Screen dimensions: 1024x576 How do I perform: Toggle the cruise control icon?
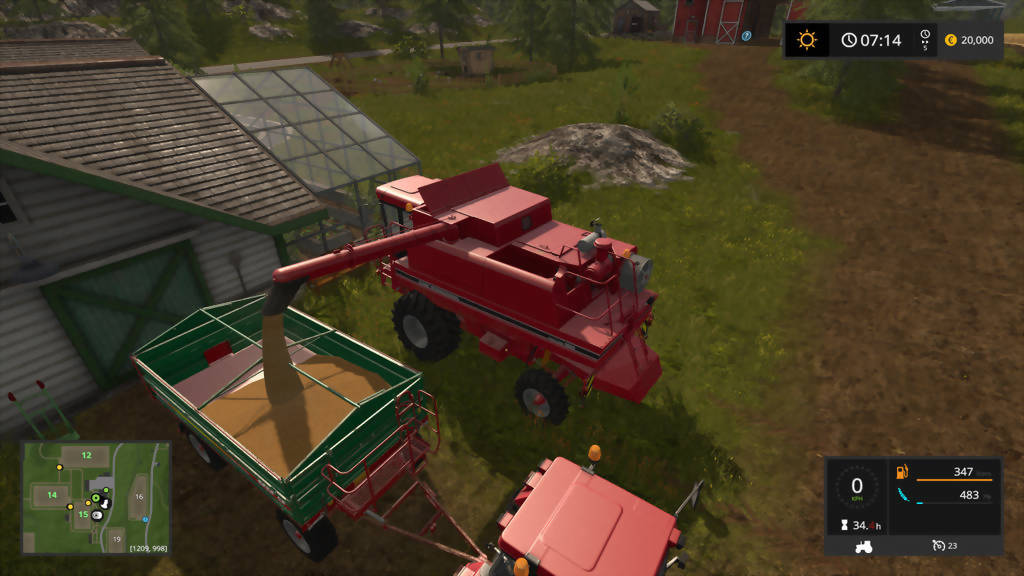click(x=939, y=546)
